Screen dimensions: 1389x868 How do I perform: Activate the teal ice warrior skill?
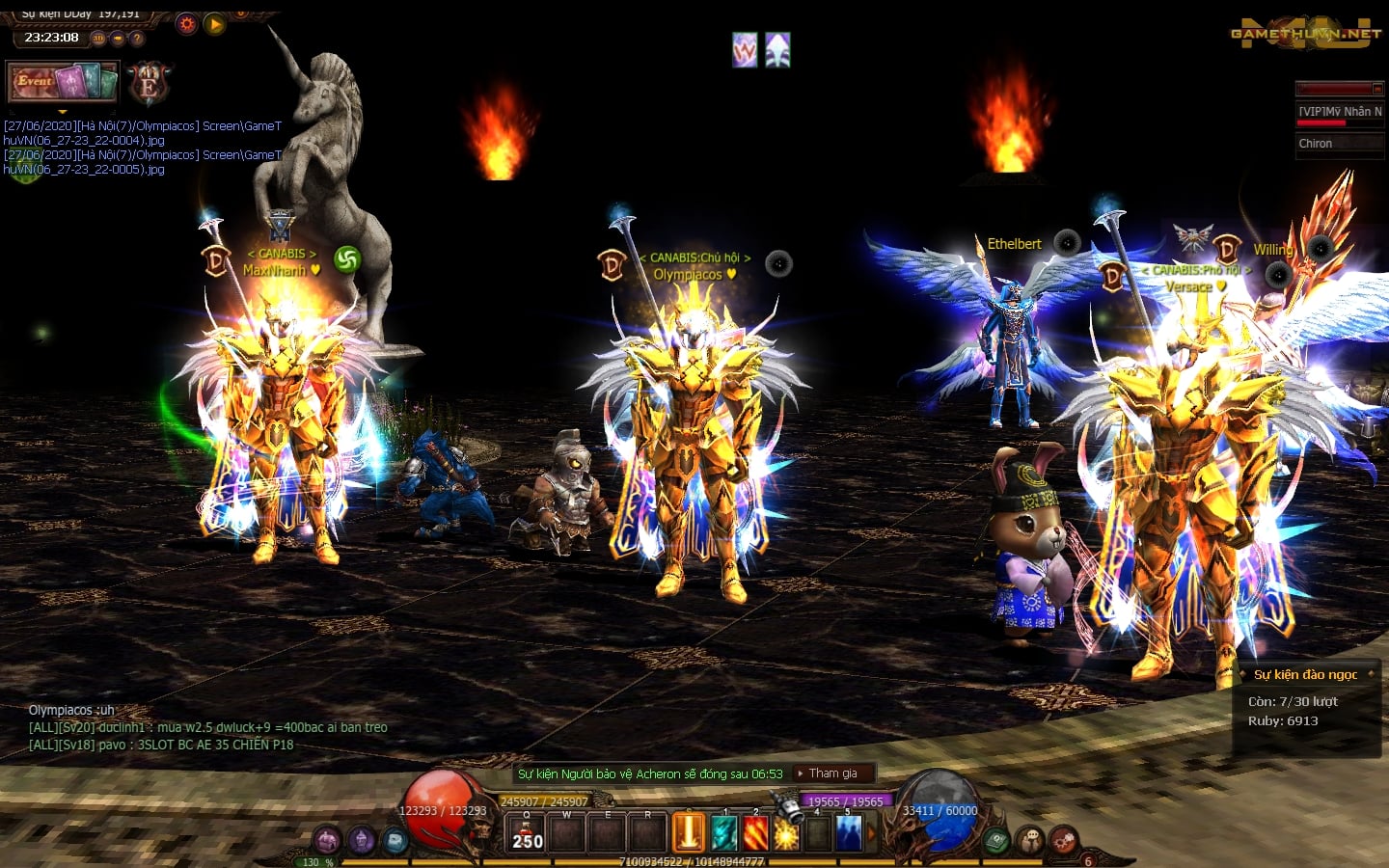click(x=723, y=833)
